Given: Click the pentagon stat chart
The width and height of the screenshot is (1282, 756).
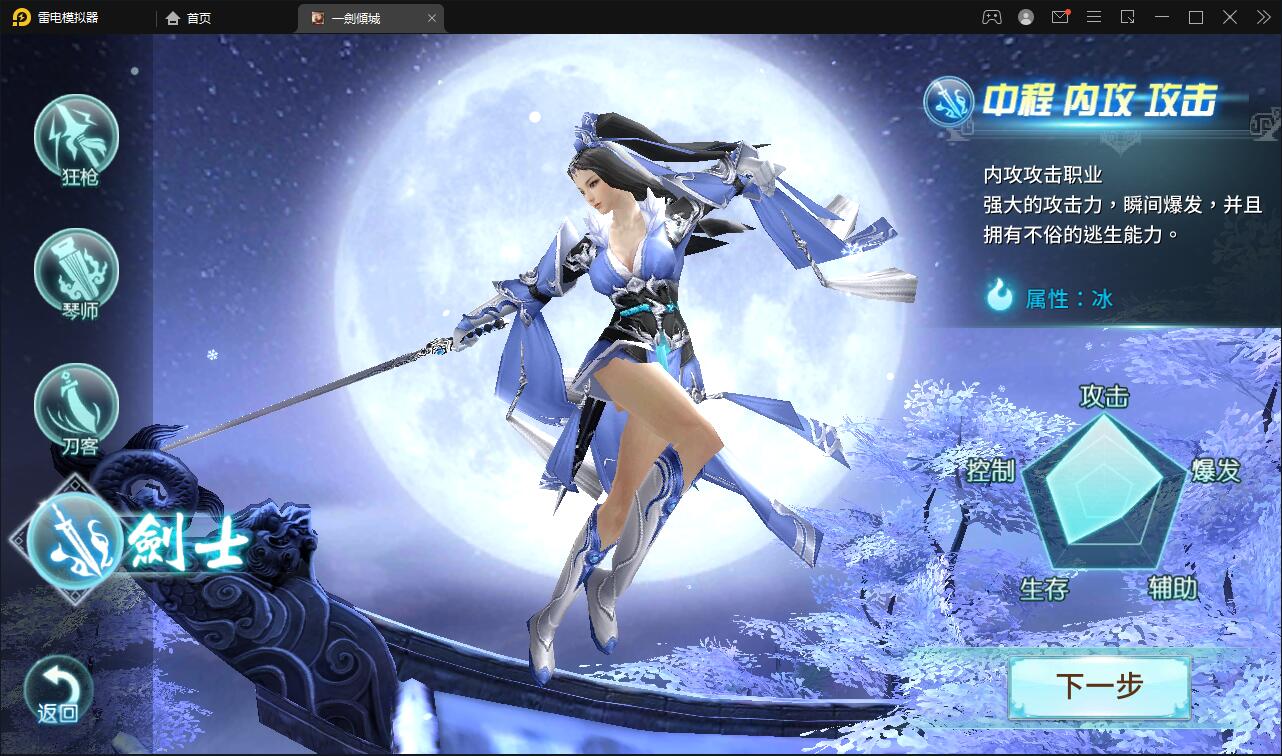Looking at the screenshot, I should pos(1105,495).
